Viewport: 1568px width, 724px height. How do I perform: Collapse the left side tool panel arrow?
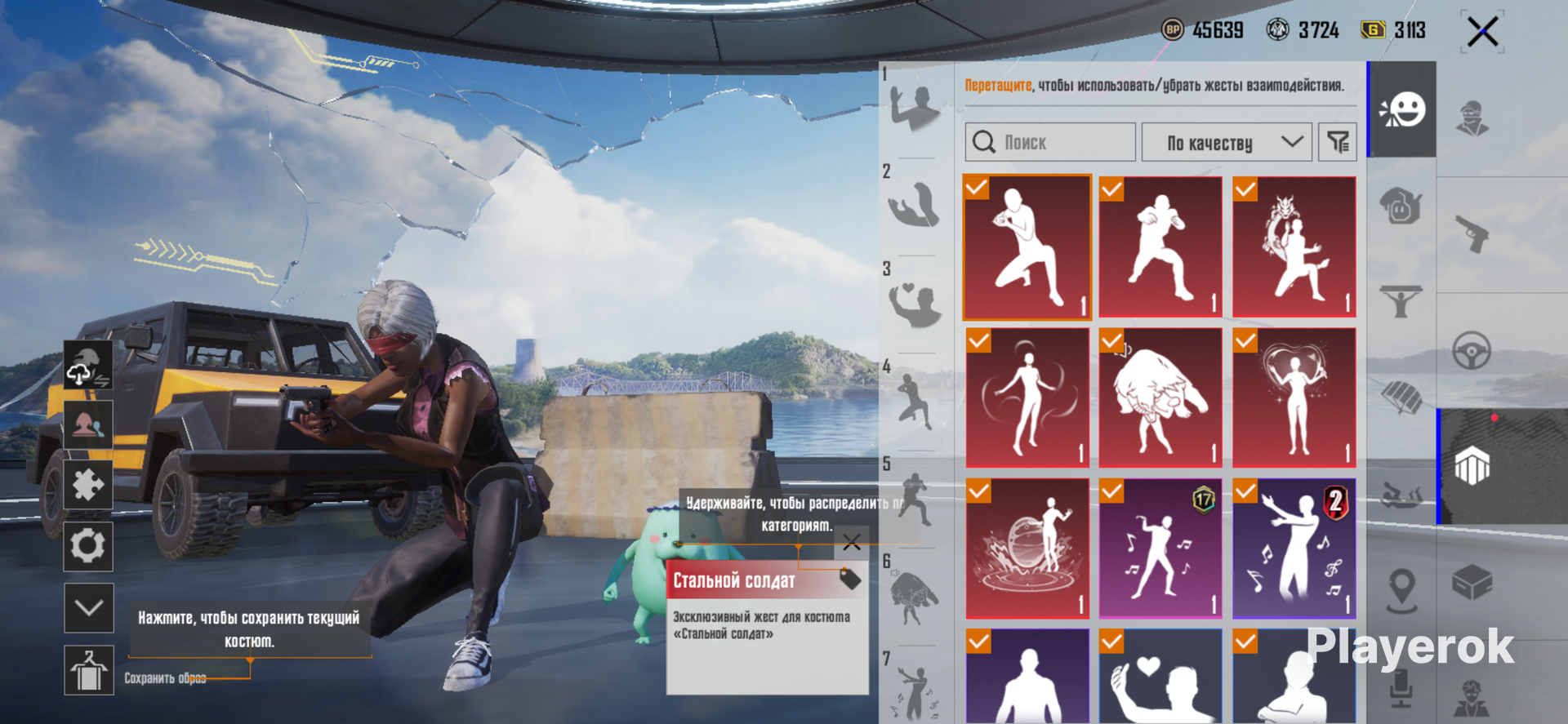(x=88, y=608)
